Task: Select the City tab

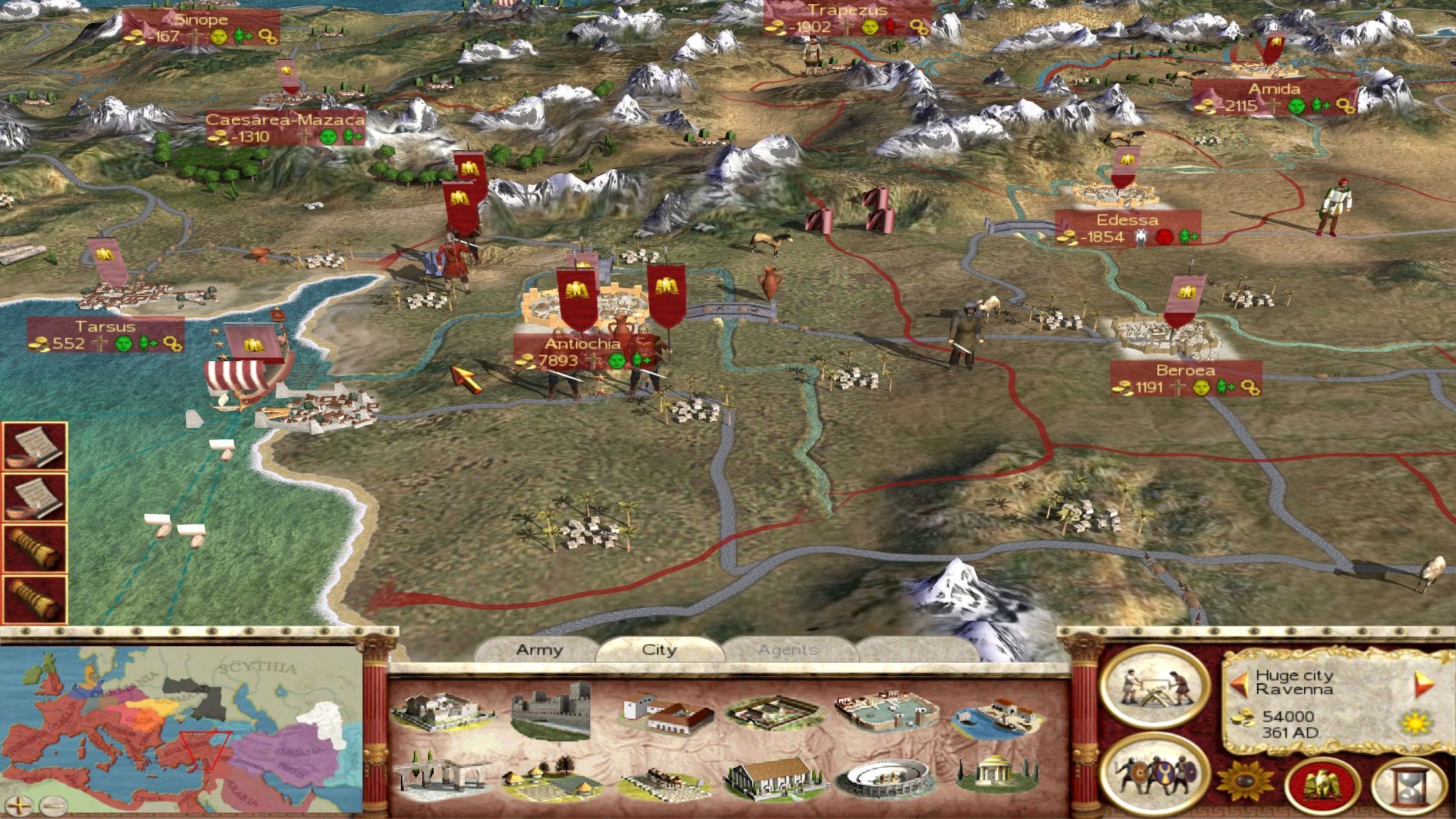Action: 659,650
